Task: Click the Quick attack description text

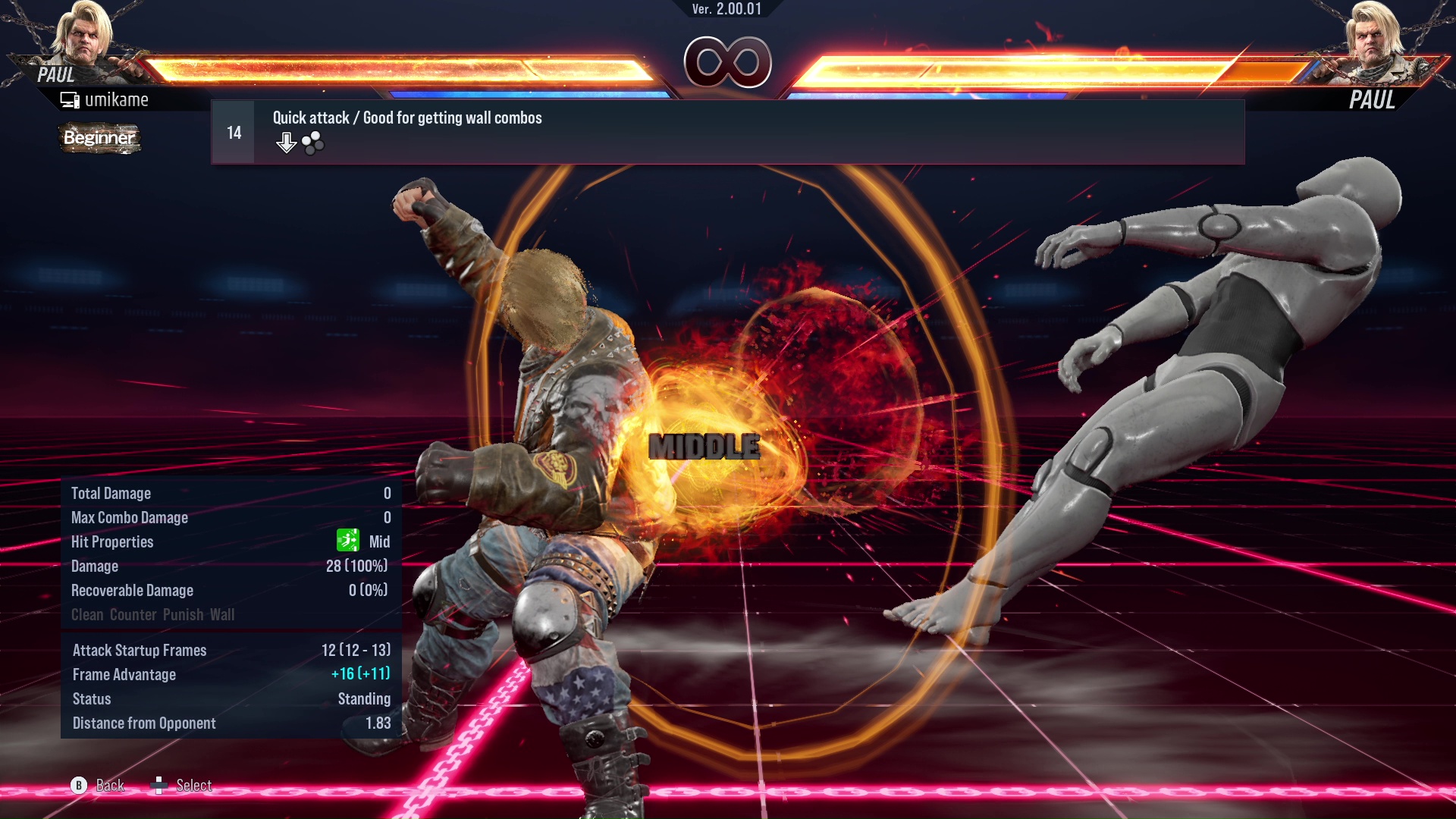Action: (406, 118)
